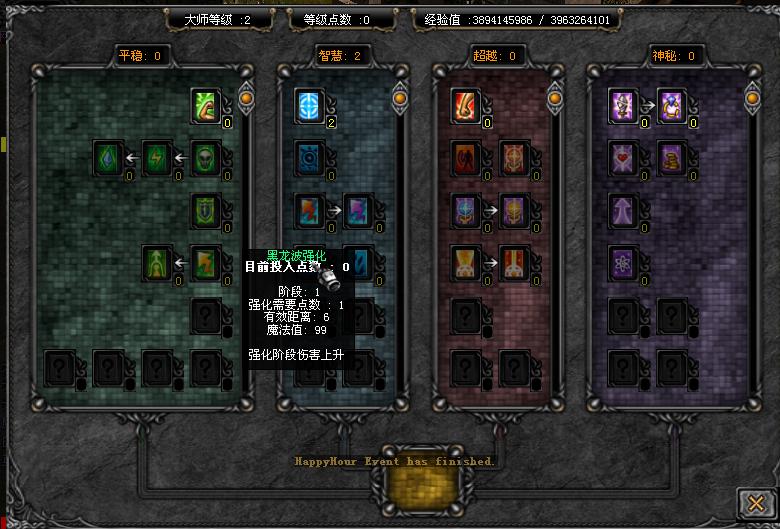Select the purple atom skill icon
This screenshot has width=780, height=529.
[623, 262]
